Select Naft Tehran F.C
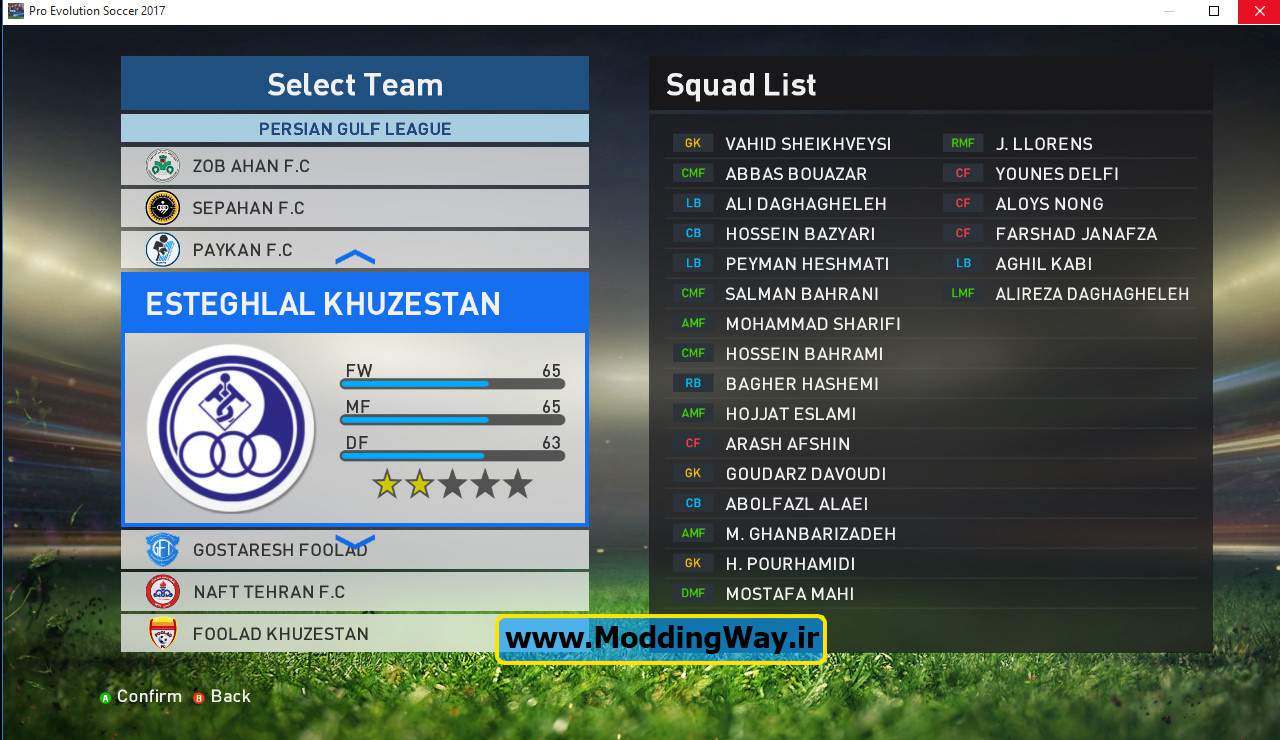 tap(354, 592)
